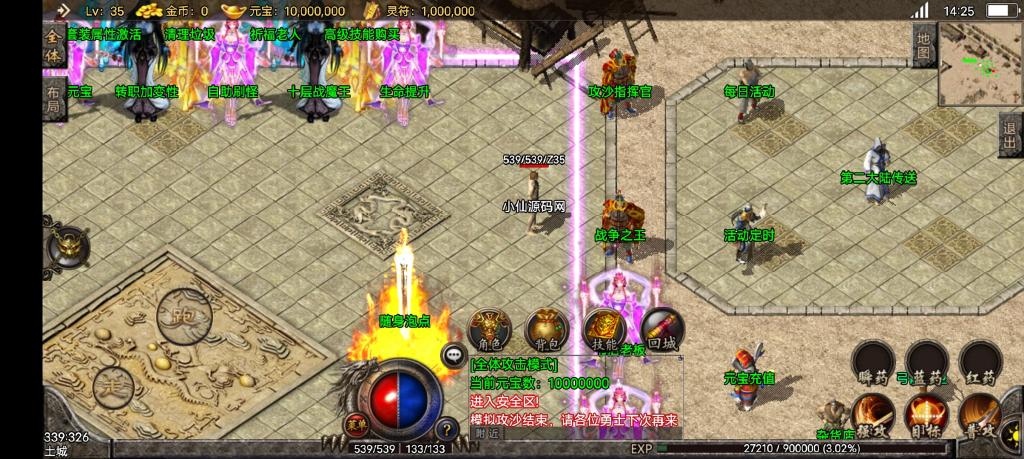Open the 布局 layout button
Viewport: 1024px width, 459px height.
click(53, 100)
